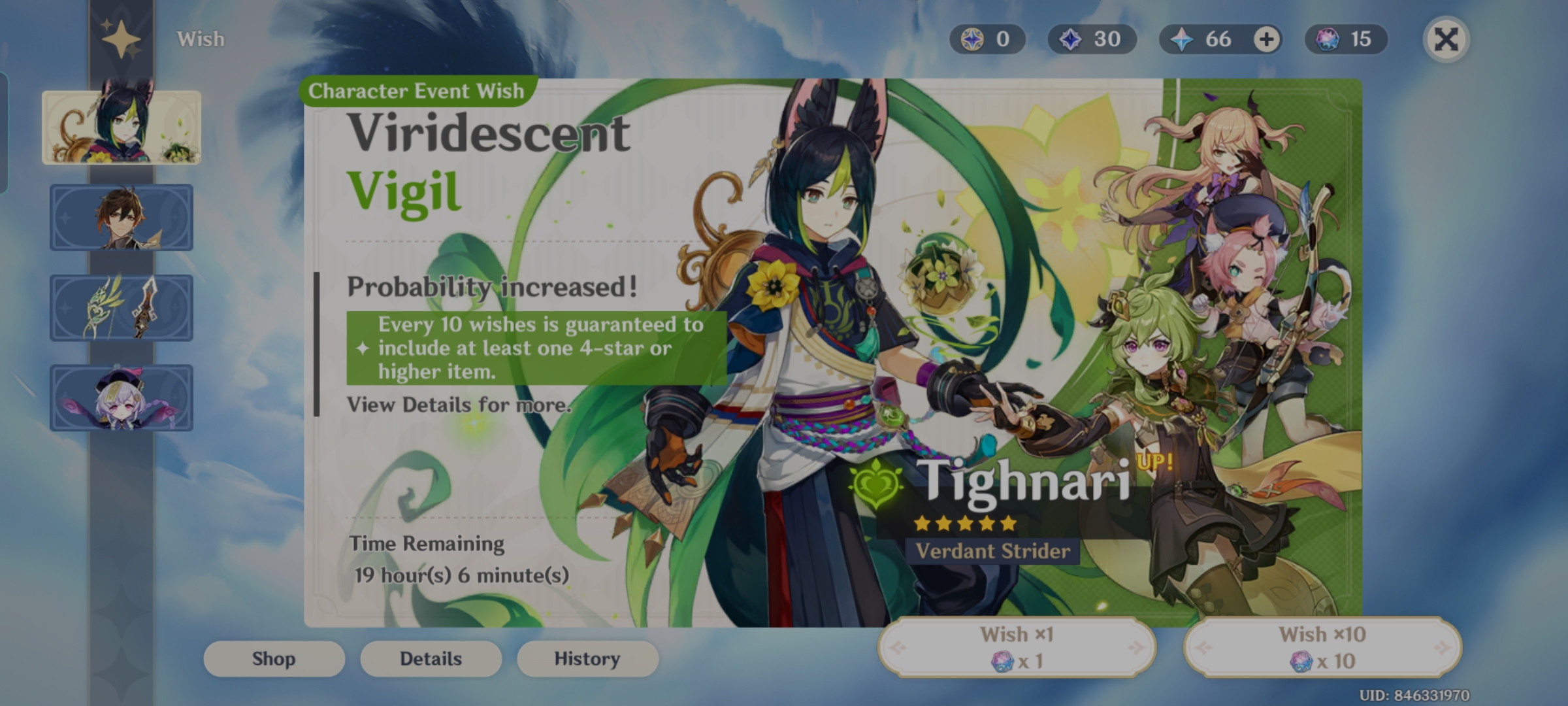
Task: View the banner Details
Action: 431,658
